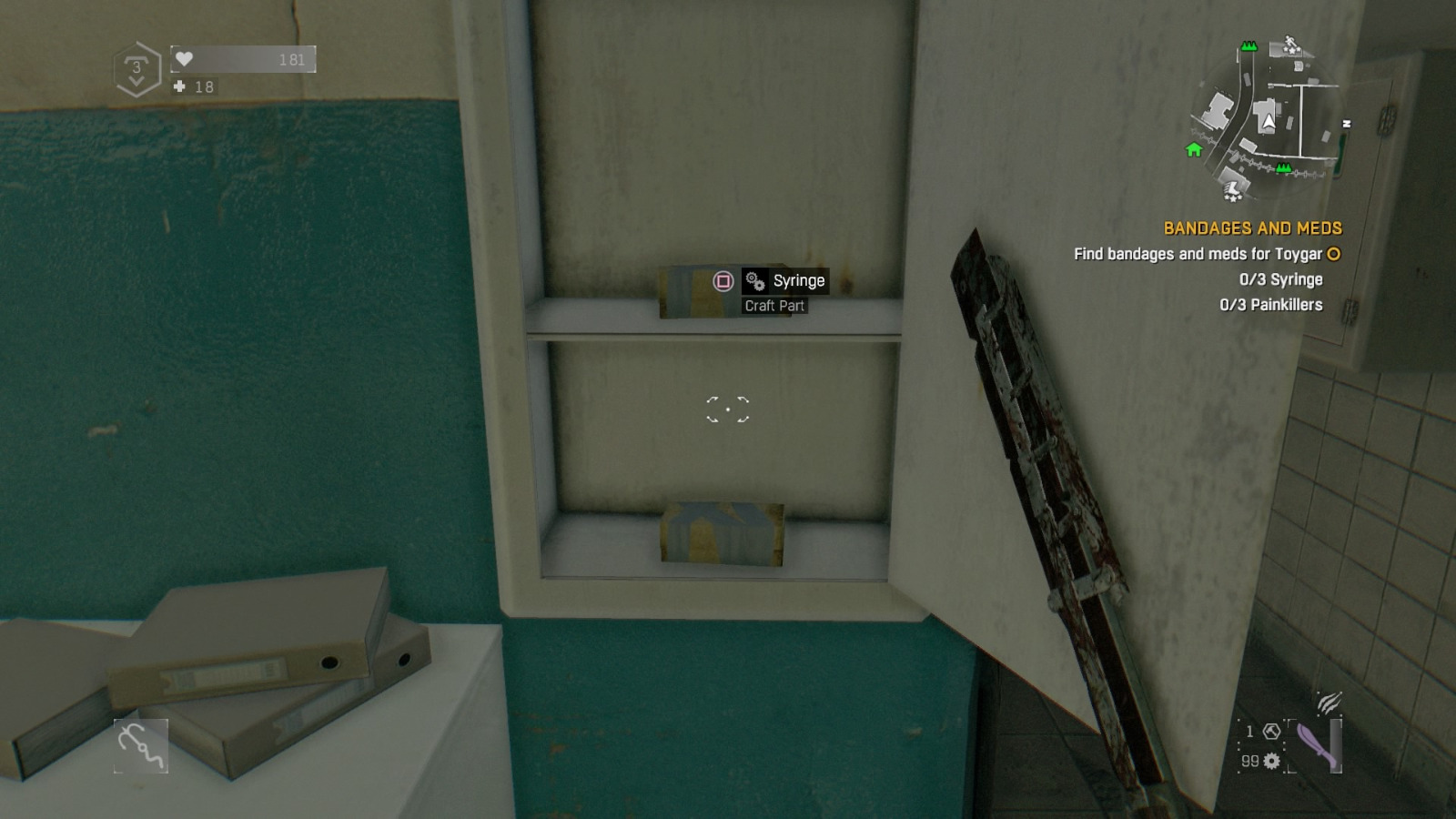The width and height of the screenshot is (1456, 819).
Task: Click the white claw marks skill icon
Action: click(1328, 703)
